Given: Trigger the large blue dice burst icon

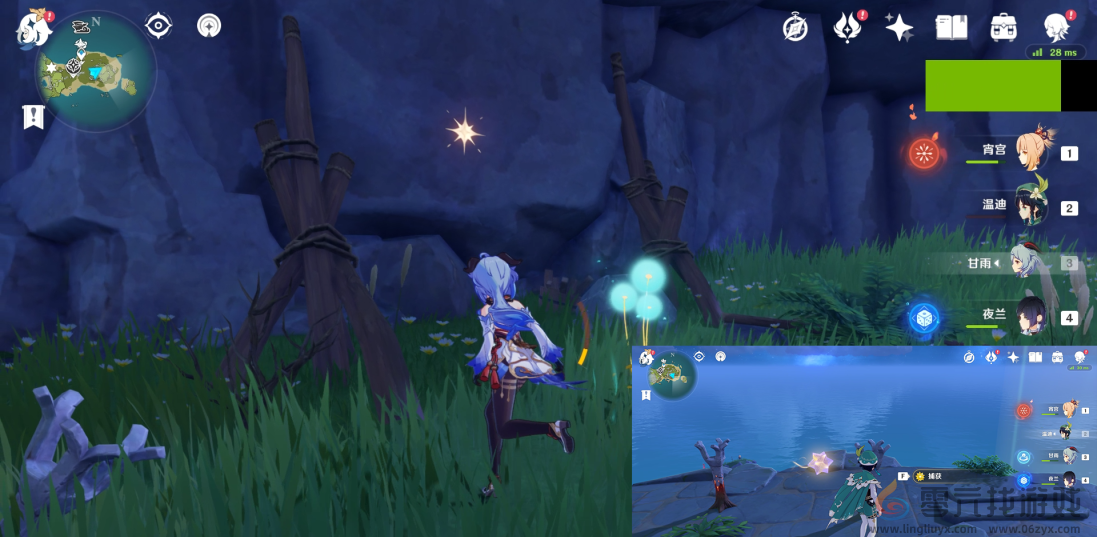Looking at the screenshot, I should (924, 318).
